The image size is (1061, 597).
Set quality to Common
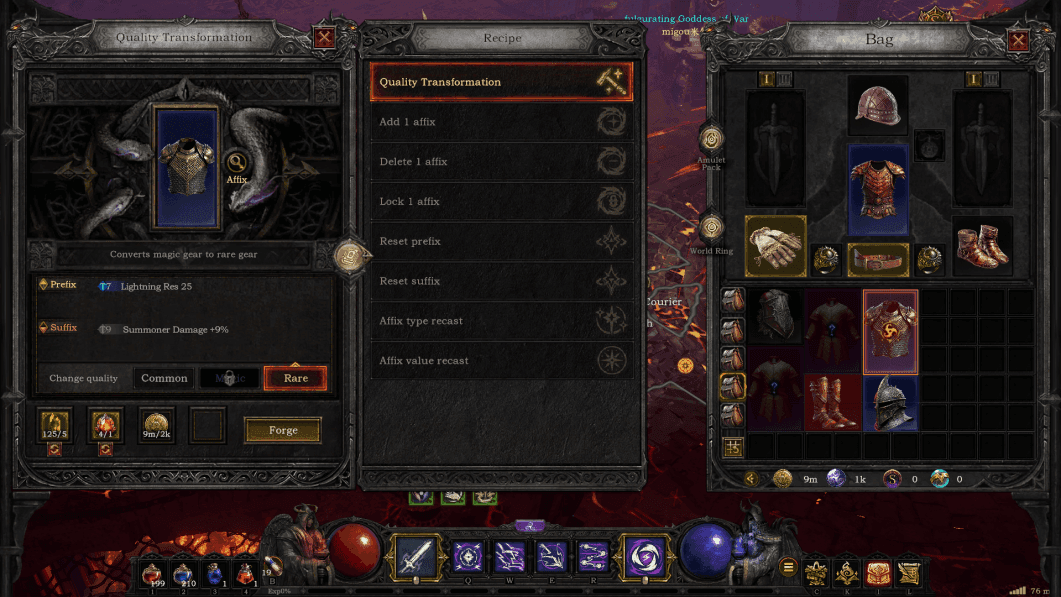[164, 378]
